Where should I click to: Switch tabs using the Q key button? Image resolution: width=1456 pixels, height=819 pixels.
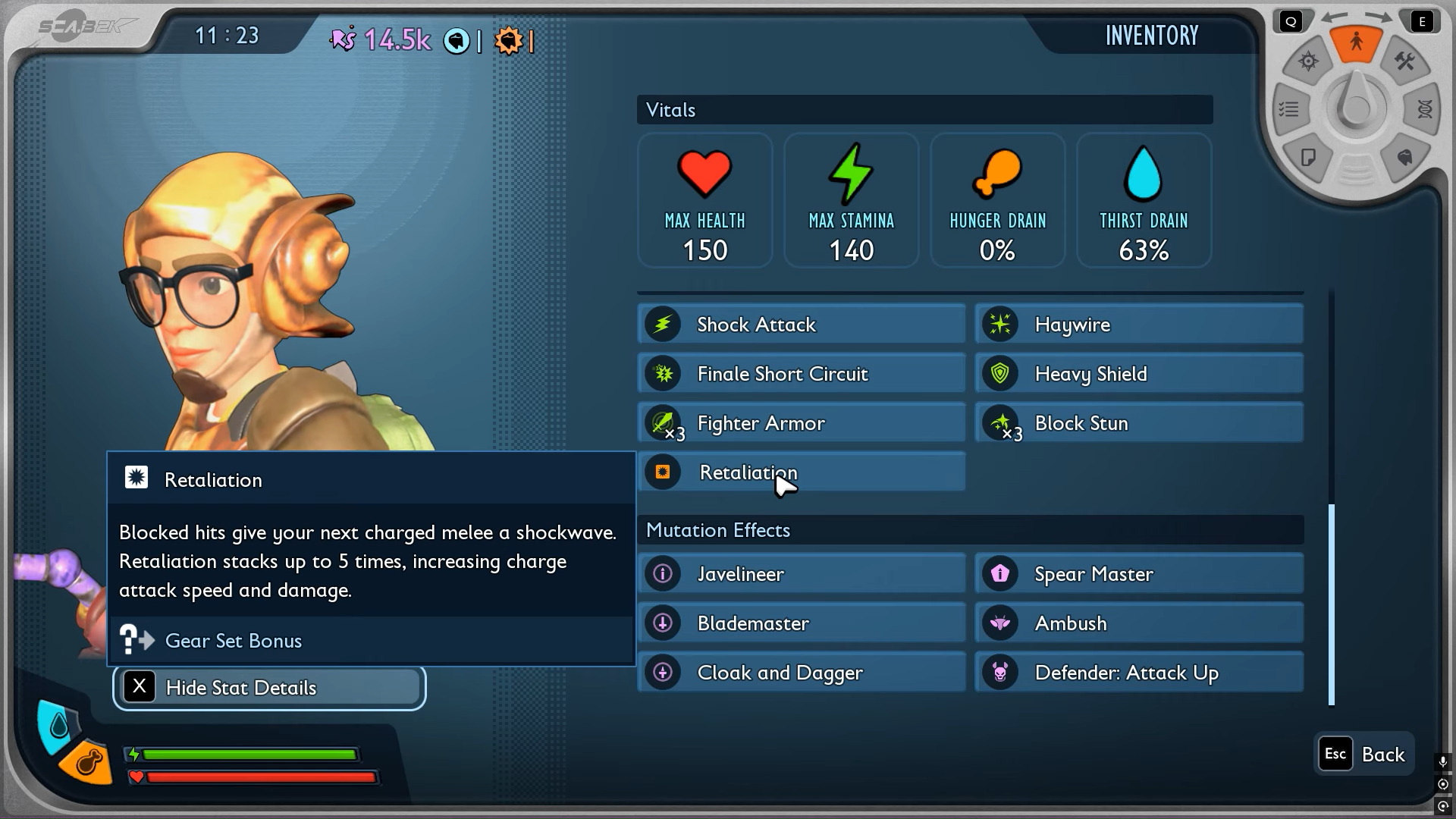pyautogui.click(x=1292, y=21)
